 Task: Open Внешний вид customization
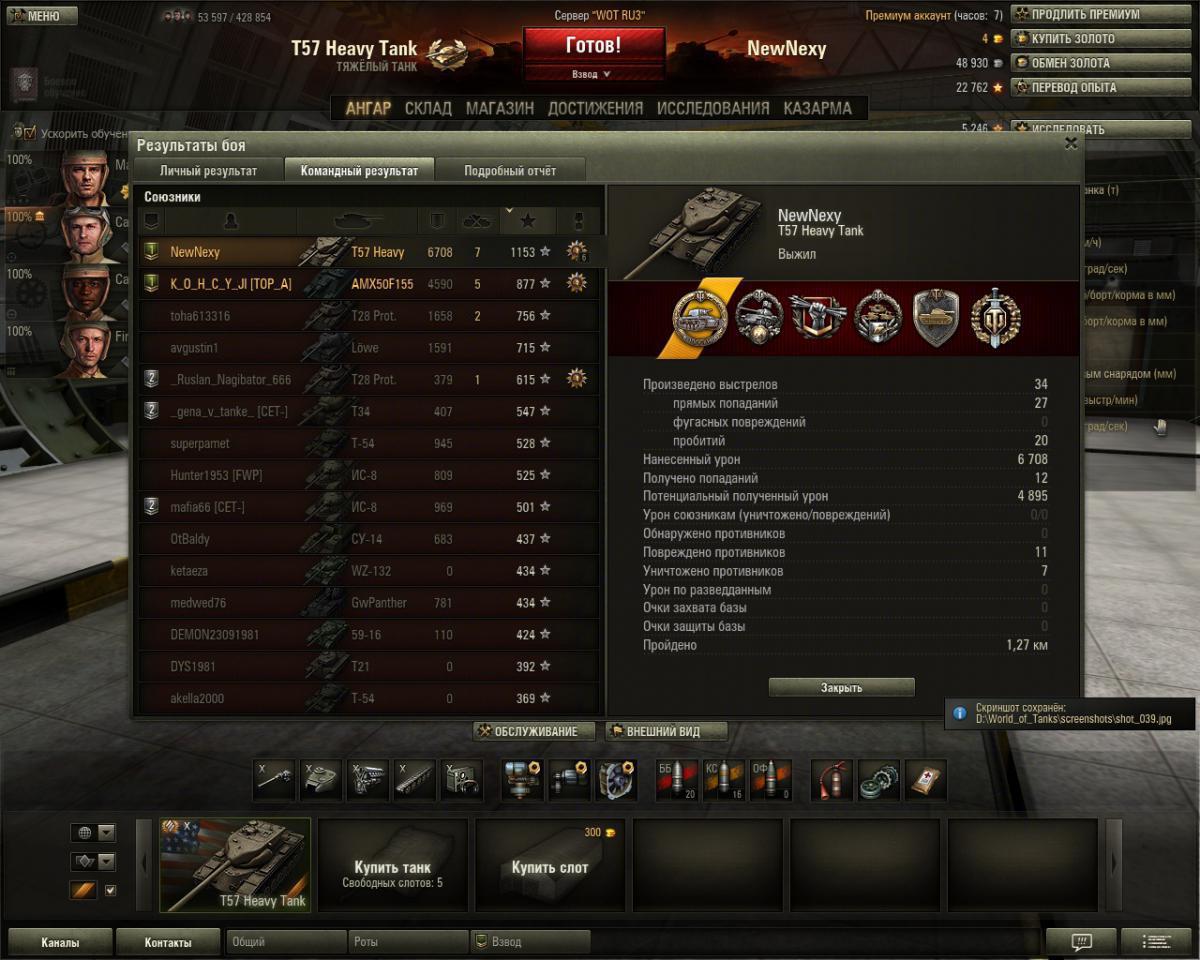pos(665,732)
